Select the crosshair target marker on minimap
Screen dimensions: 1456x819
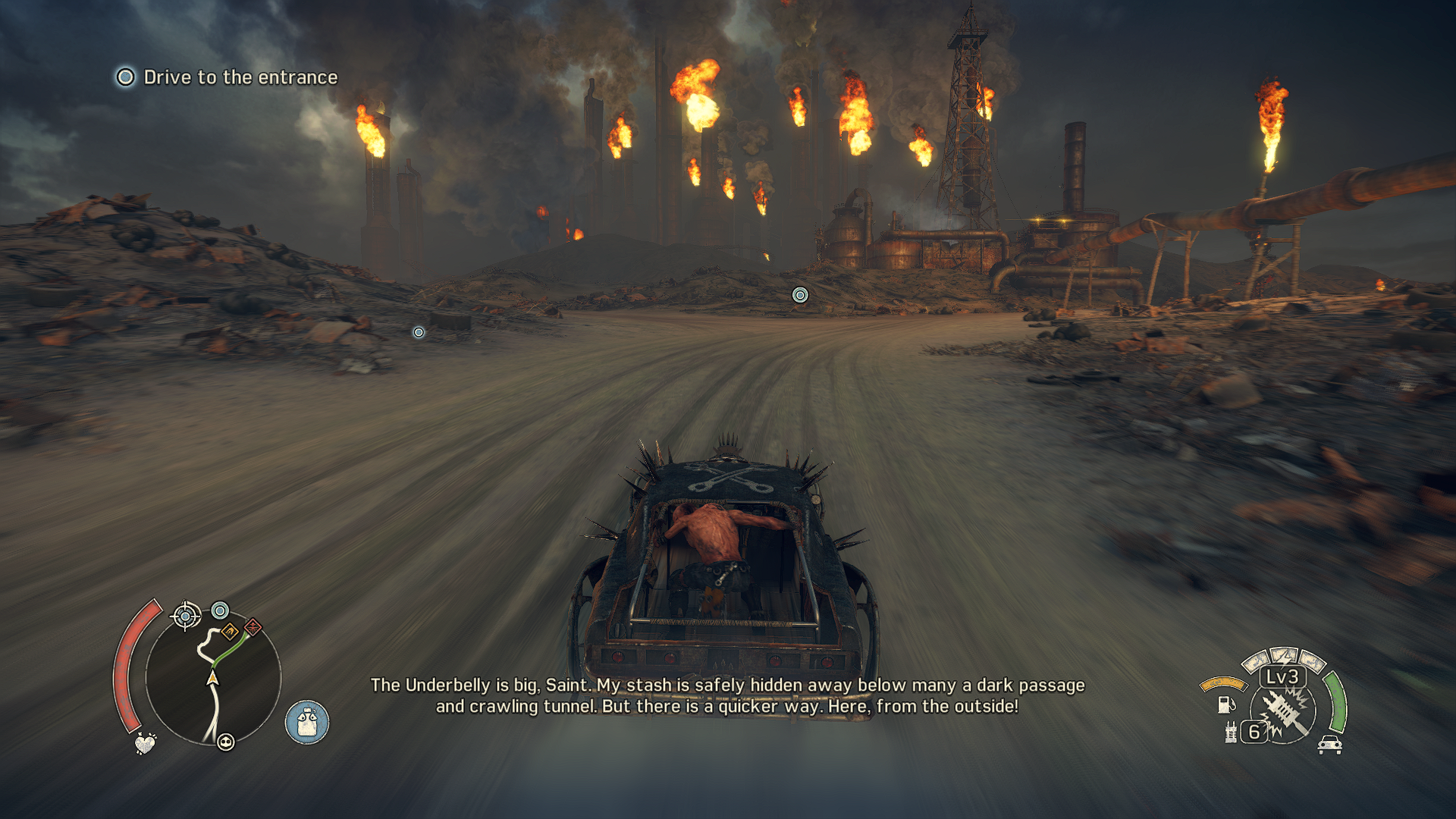click(x=186, y=616)
